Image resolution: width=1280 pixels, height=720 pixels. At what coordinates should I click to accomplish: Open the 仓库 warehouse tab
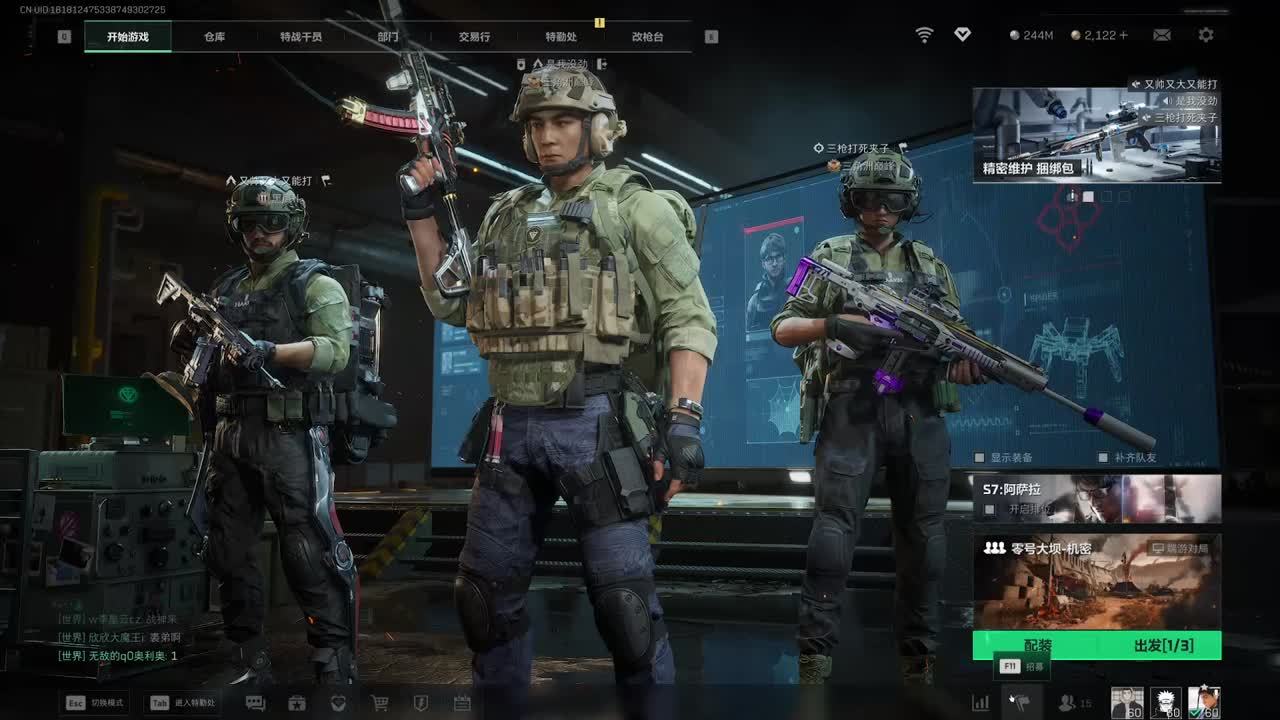pyautogui.click(x=214, y=37)
